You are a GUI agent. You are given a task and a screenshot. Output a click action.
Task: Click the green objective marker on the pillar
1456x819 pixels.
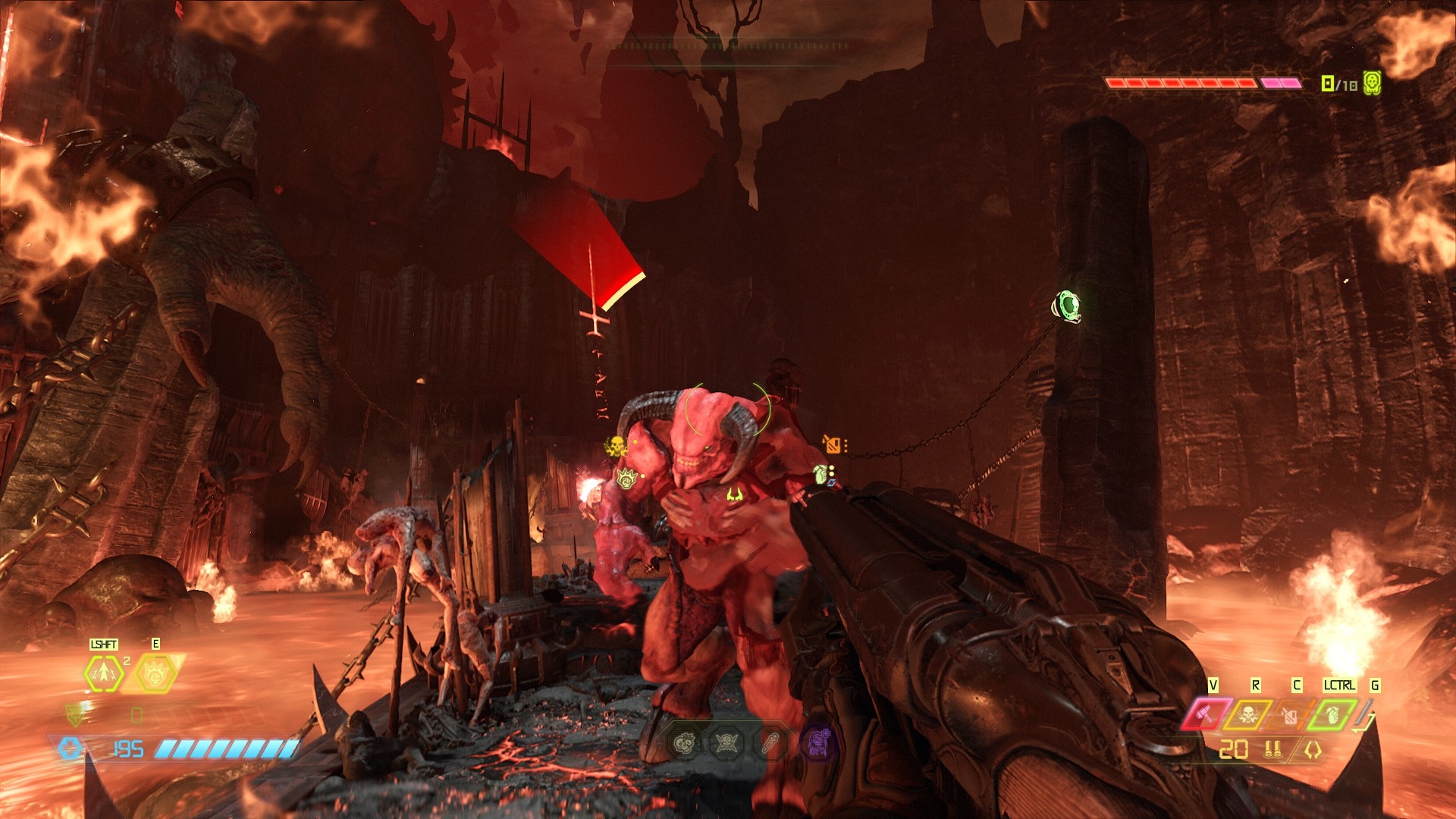[1068, 305]
